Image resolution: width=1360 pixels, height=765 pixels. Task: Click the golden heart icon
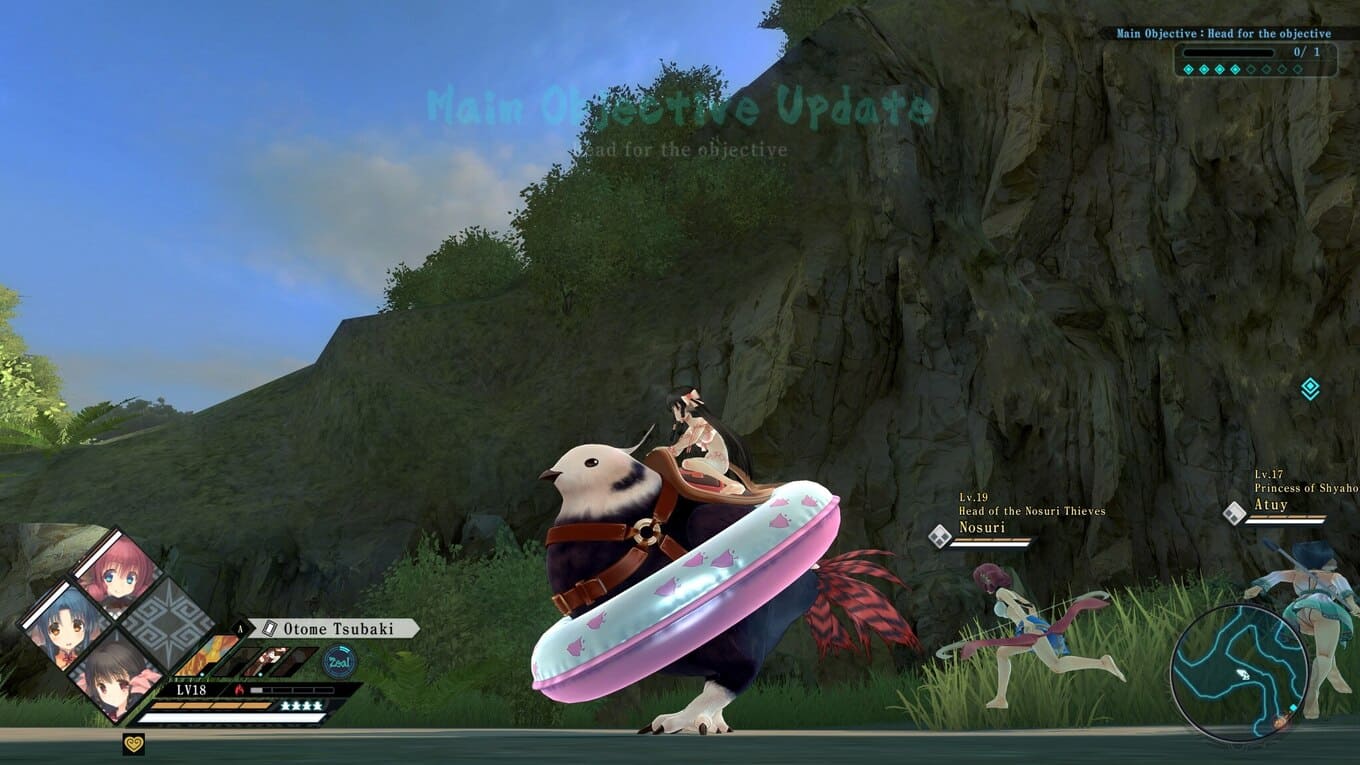tap(133, 743)
